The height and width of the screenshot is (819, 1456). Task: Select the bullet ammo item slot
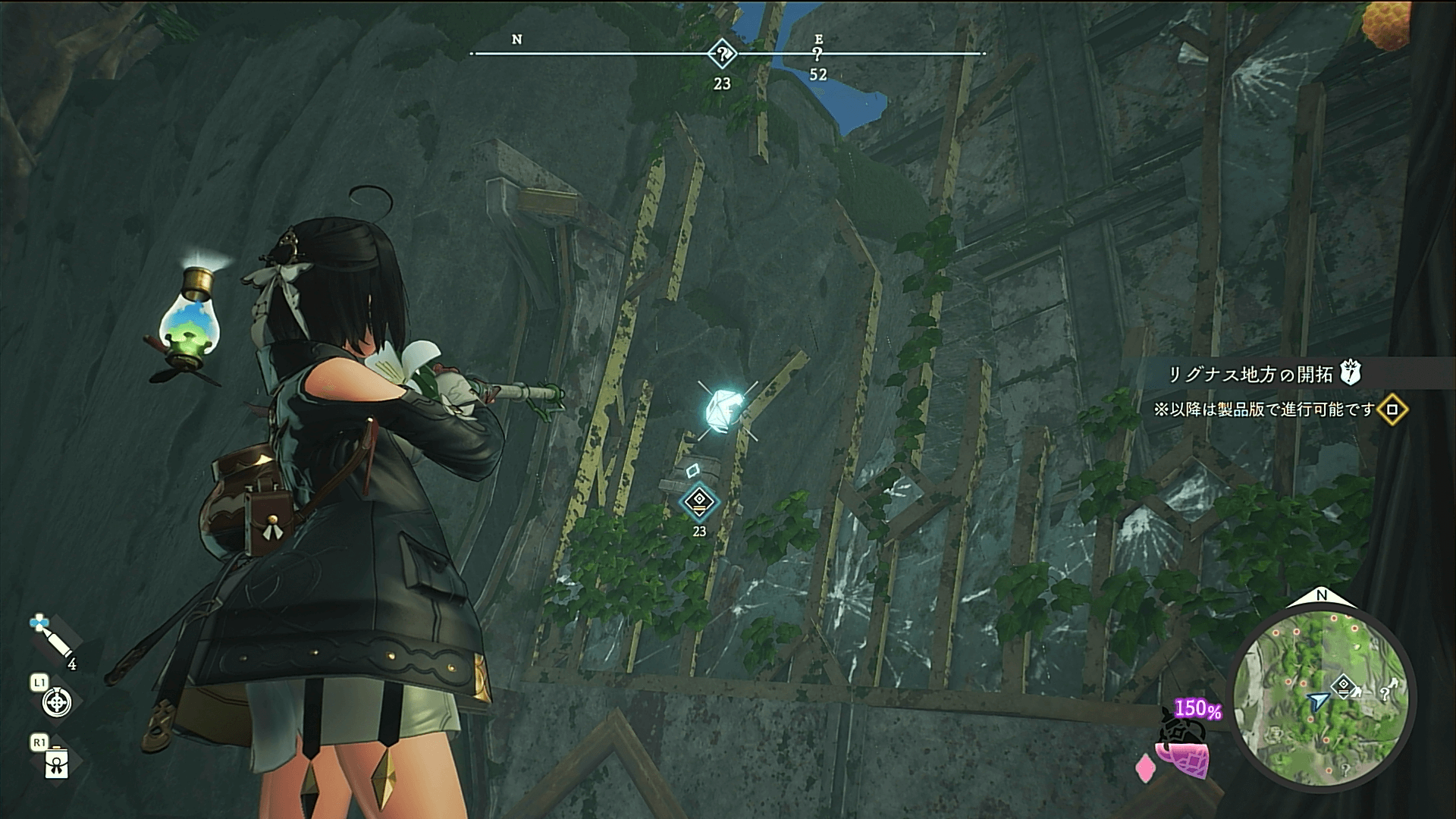(x=52, y=642)
